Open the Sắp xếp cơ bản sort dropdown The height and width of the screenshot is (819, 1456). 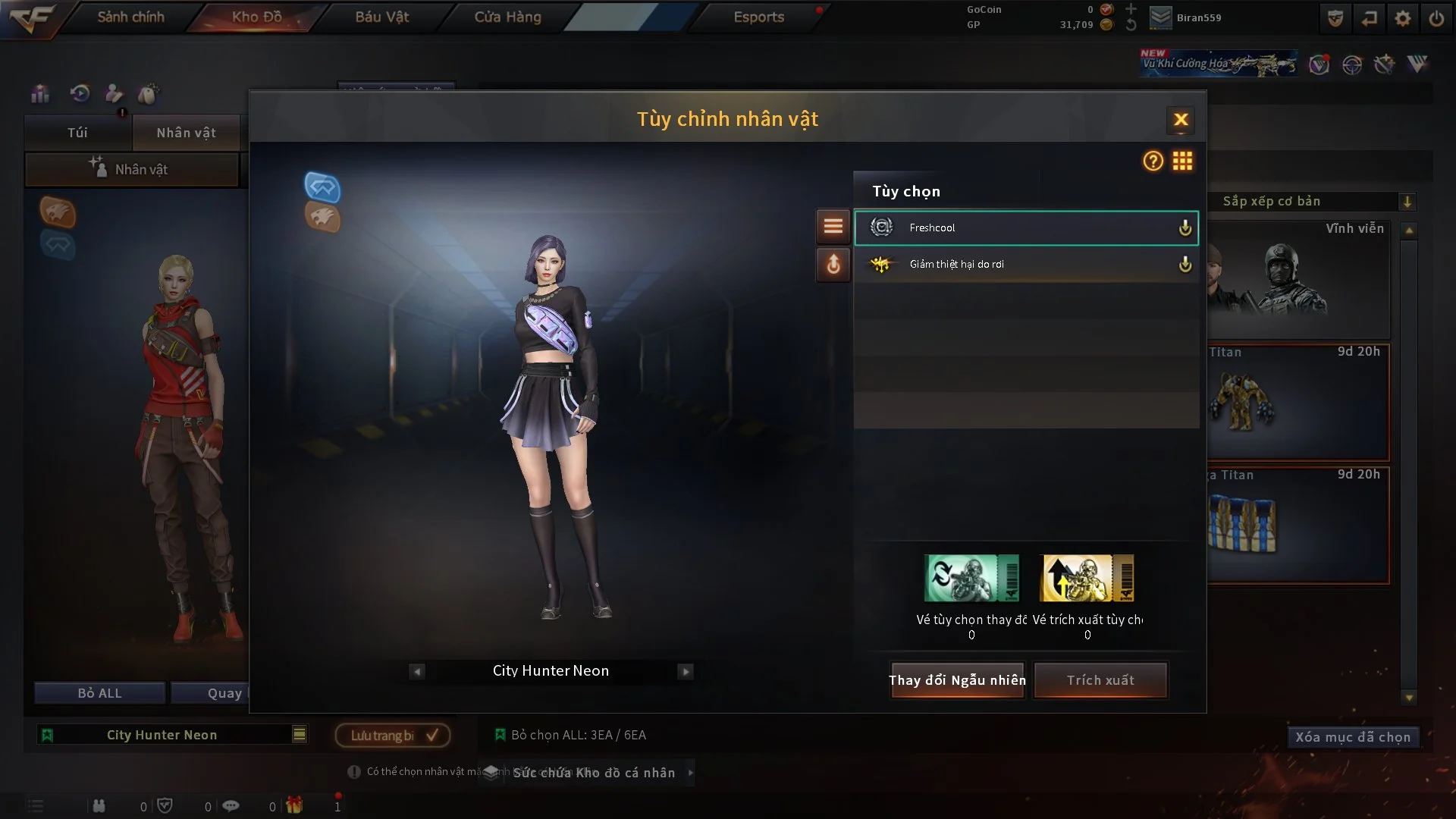tap(1318, 202)
